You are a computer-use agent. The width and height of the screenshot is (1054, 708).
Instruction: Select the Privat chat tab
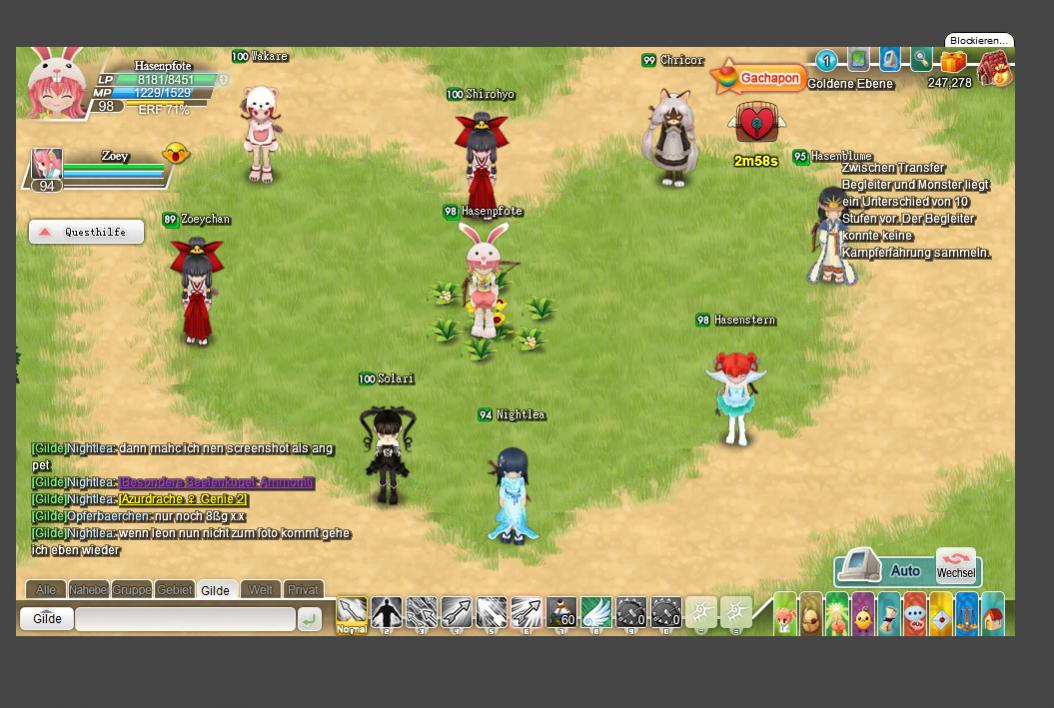(303, 590)
